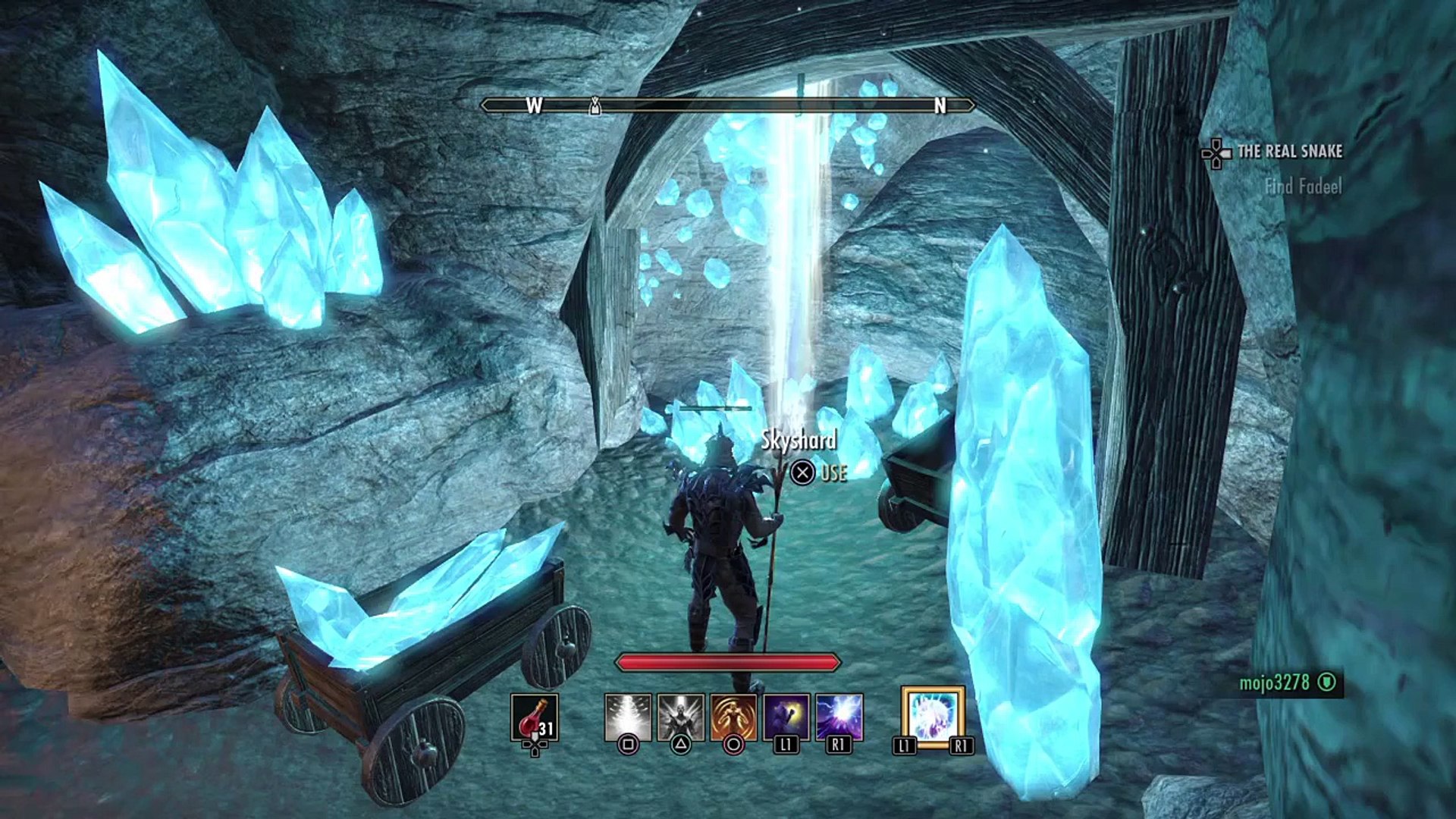Screen dimensions: 1456x819
Task: Activate the white light burst ability
Action: coord(628,717)
